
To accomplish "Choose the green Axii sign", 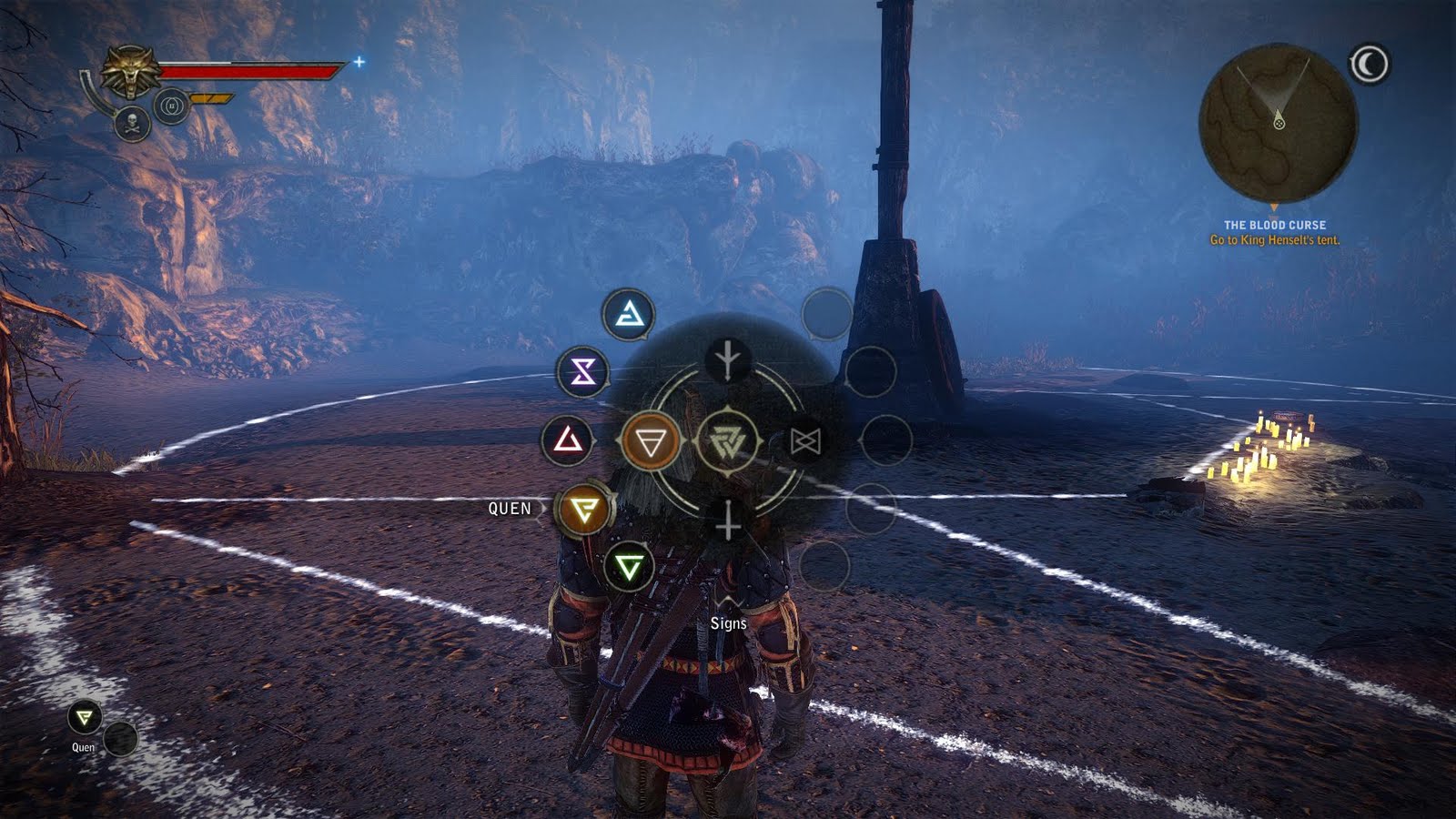I will [x=628, y=568].
